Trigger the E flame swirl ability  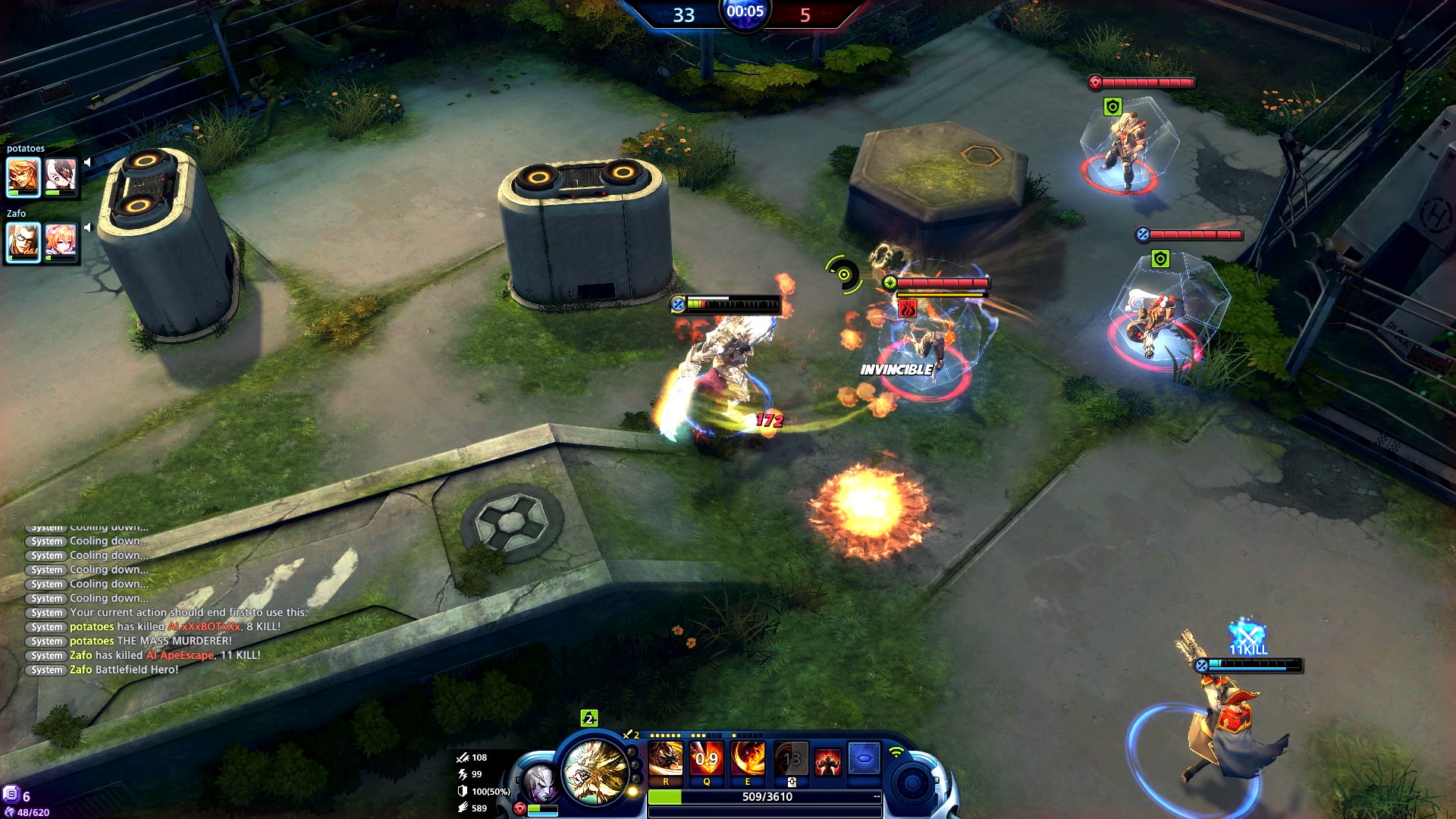coord(747,759)
